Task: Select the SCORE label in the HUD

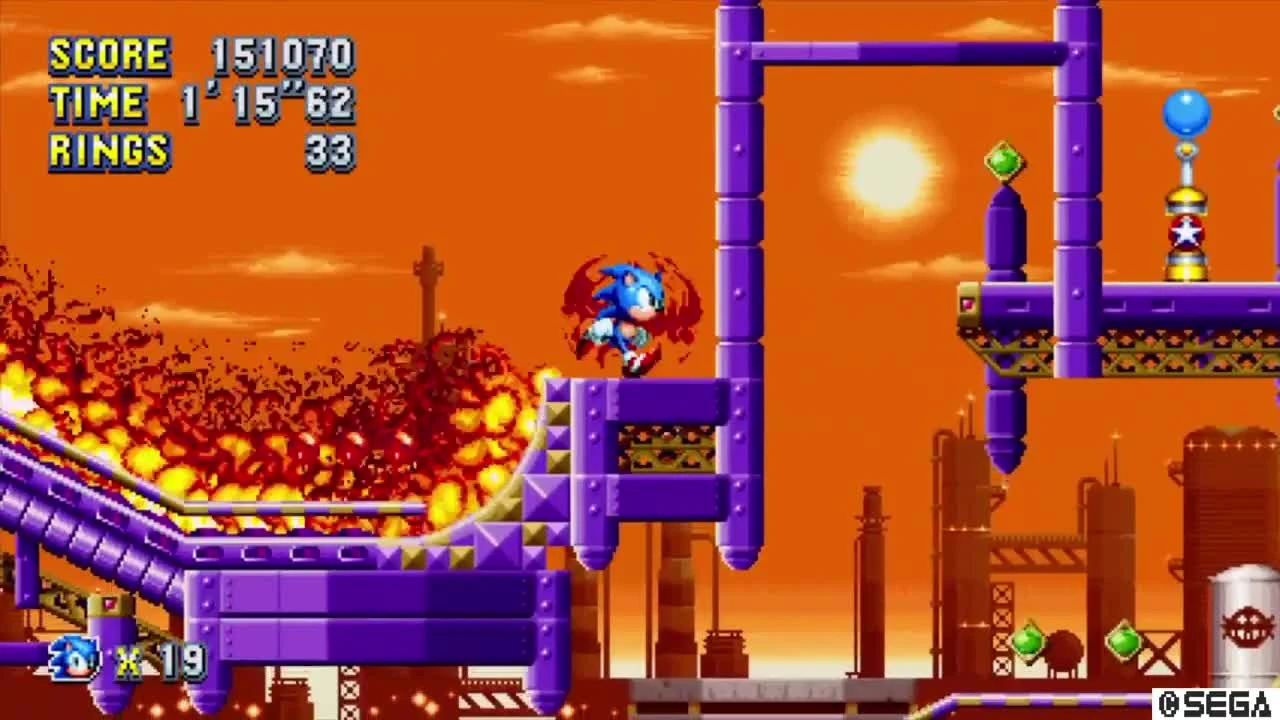Action: (110, 55)
